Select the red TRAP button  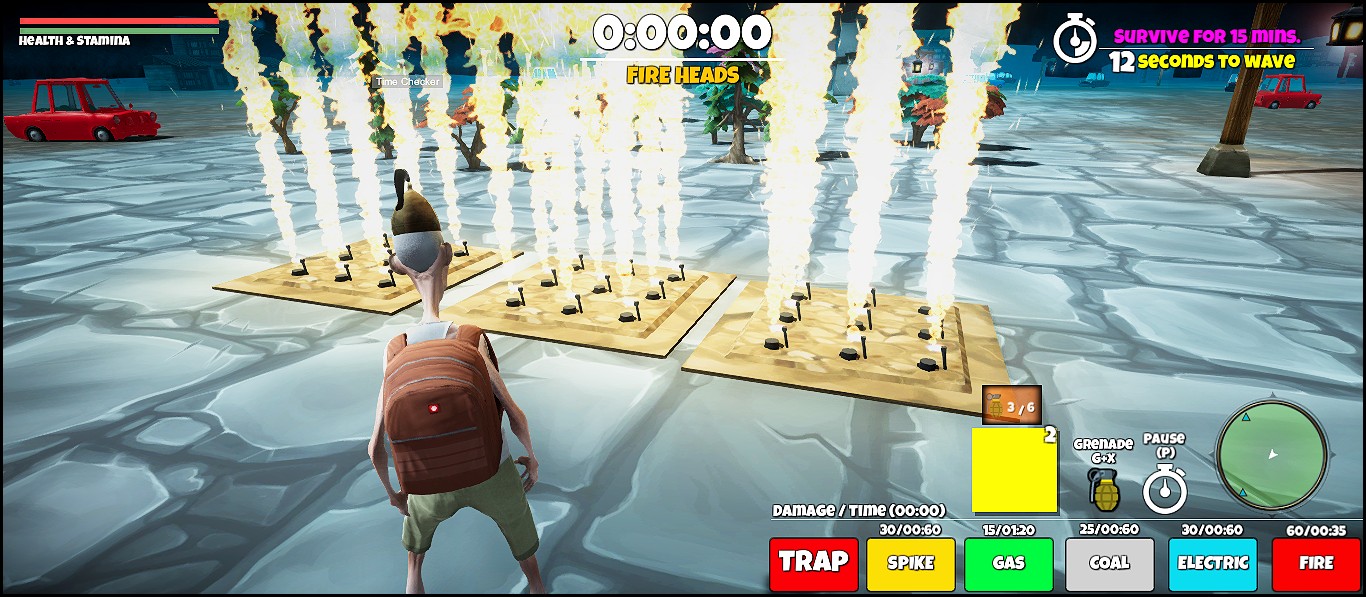pos(813,563)
